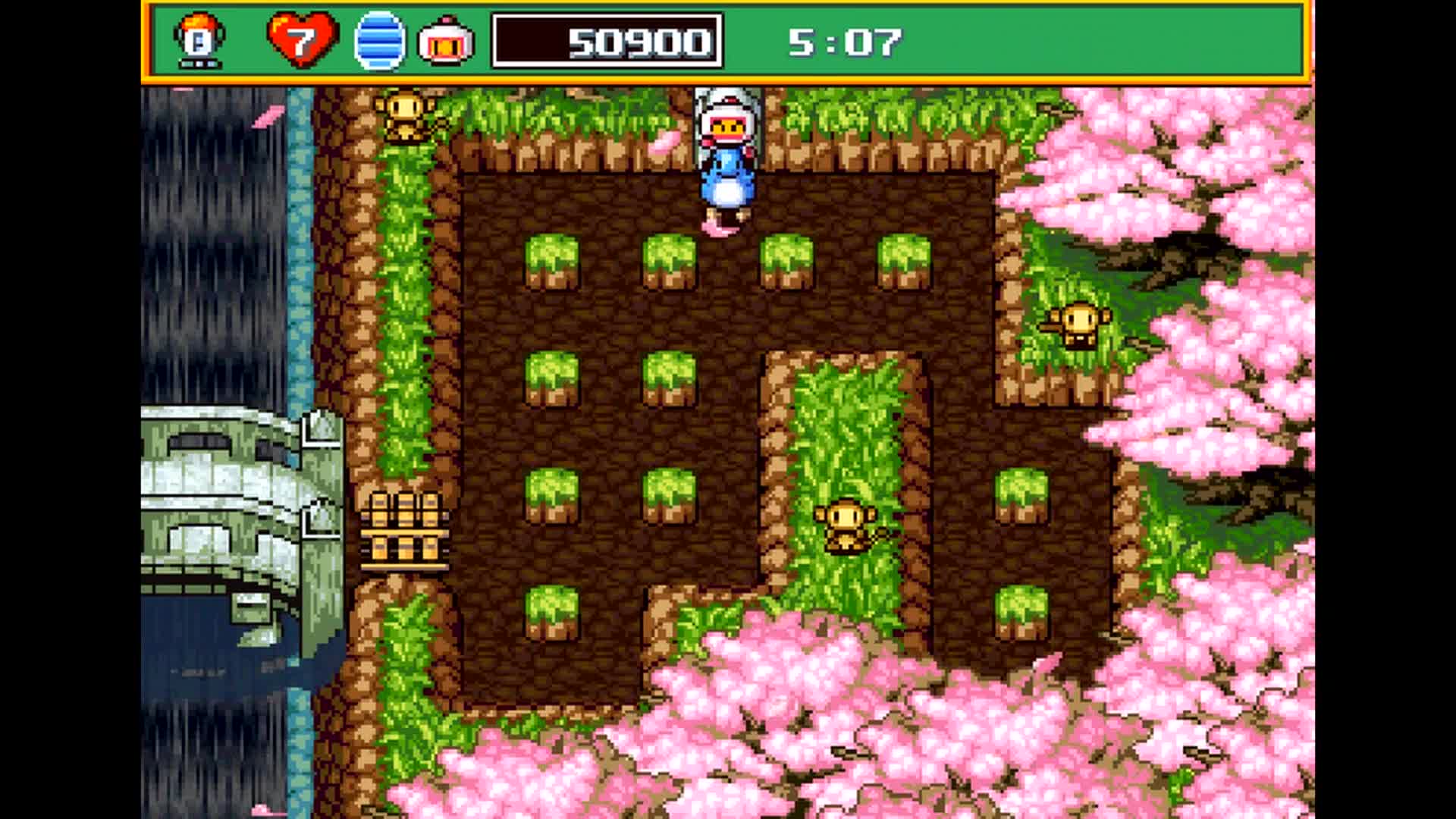Toggle the wooden fence gate near the bridge
The height and width of the screenshot is (819, 1456).
406,531
